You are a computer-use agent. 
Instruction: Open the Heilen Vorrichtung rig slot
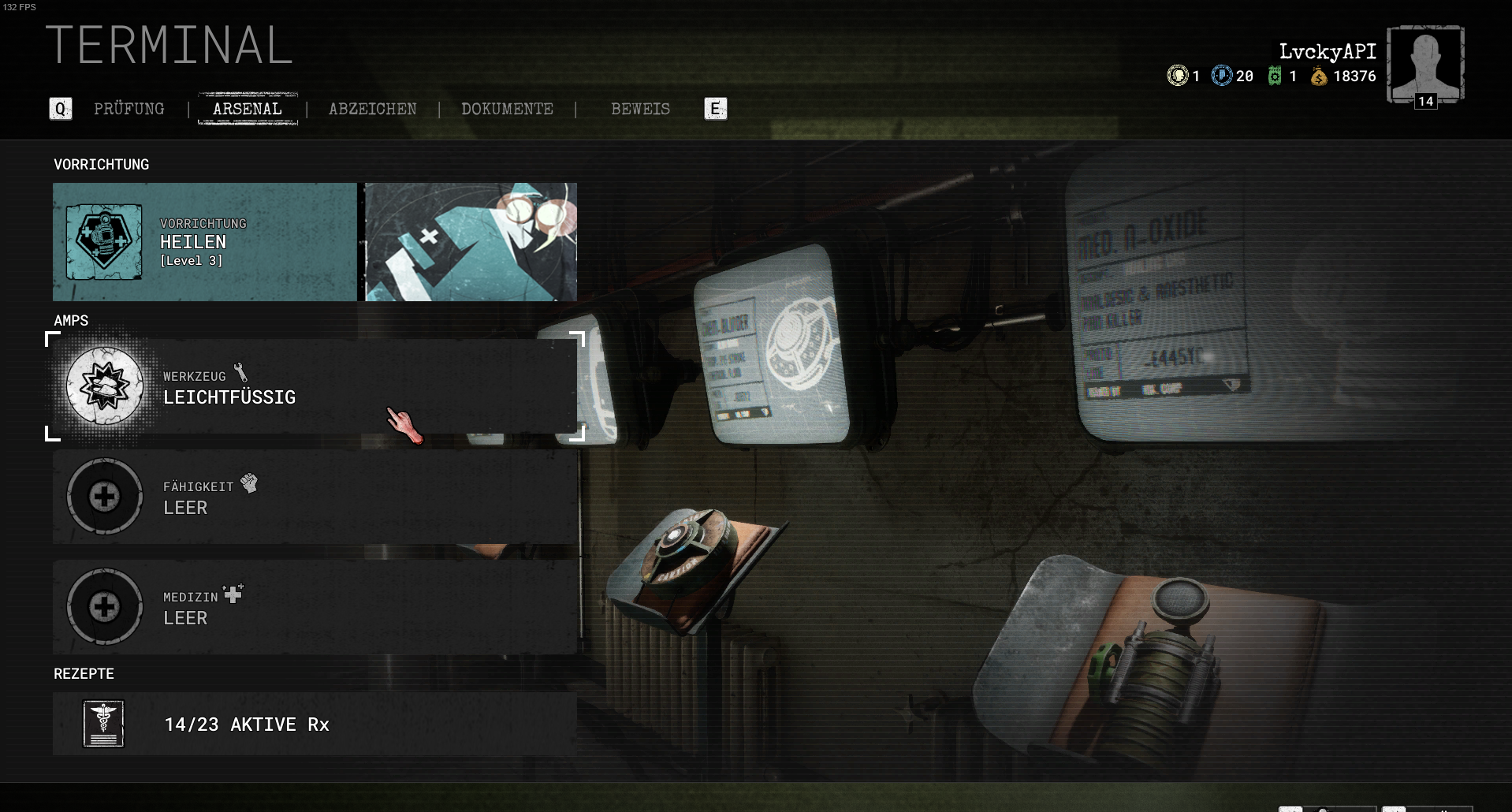pyautogui.click(x=204, y=242)
